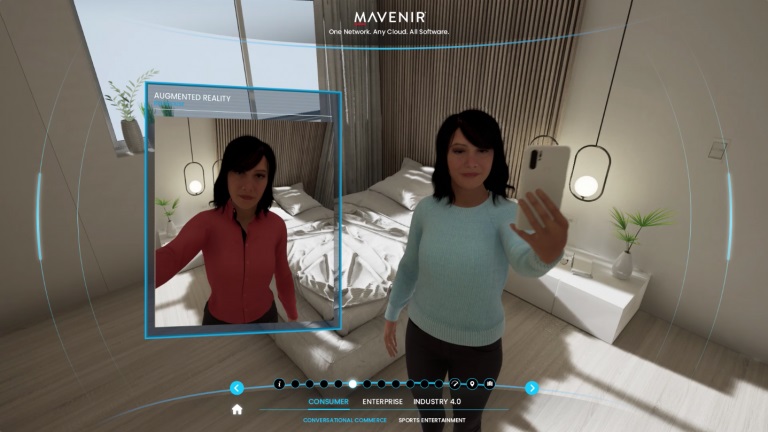
Task: Return to the home screen
Action: pyautogui.click(x=237, y=409)
